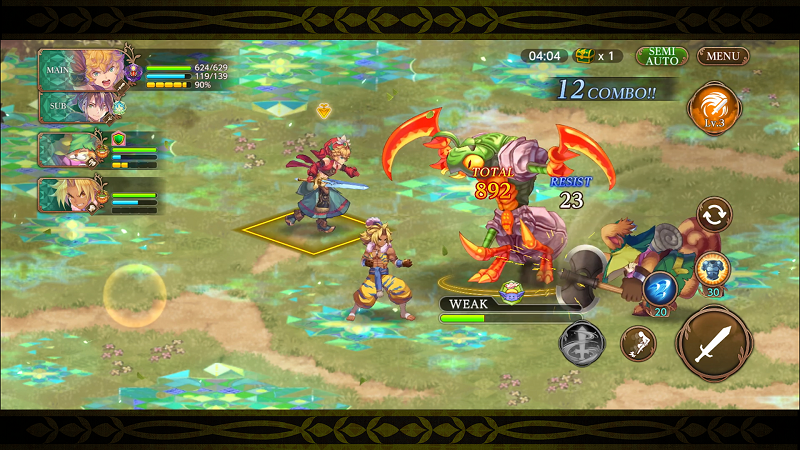Select the MAIN character portrait
The image size is (800, 450).
(x=82, y=69)
